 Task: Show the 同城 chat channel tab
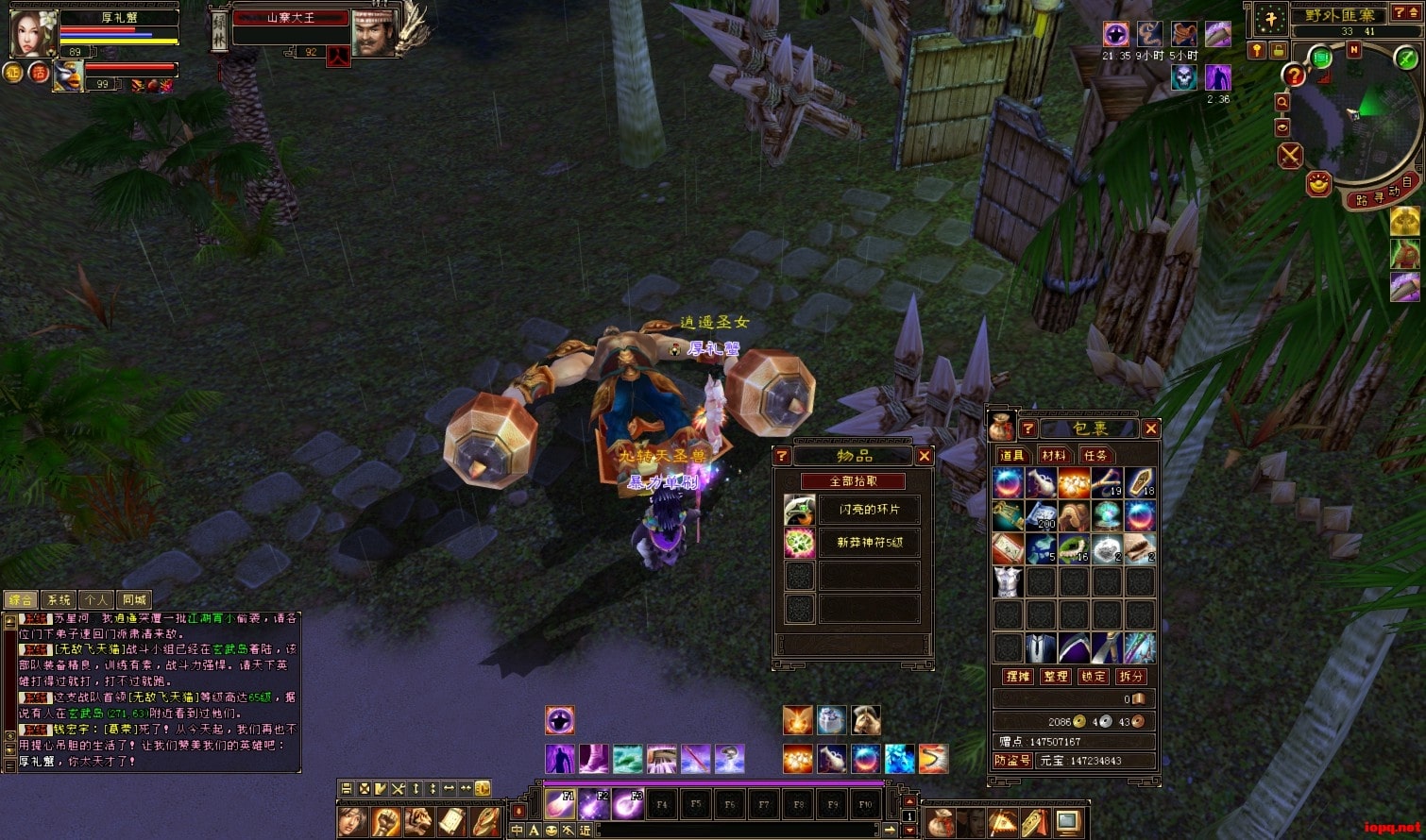(x=134, y=599)
